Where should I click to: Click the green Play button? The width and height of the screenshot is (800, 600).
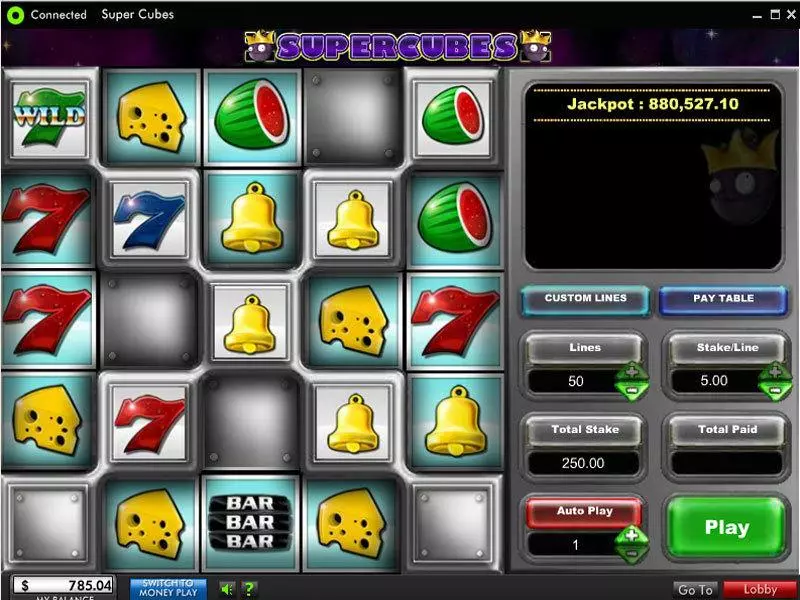point(727,528)
